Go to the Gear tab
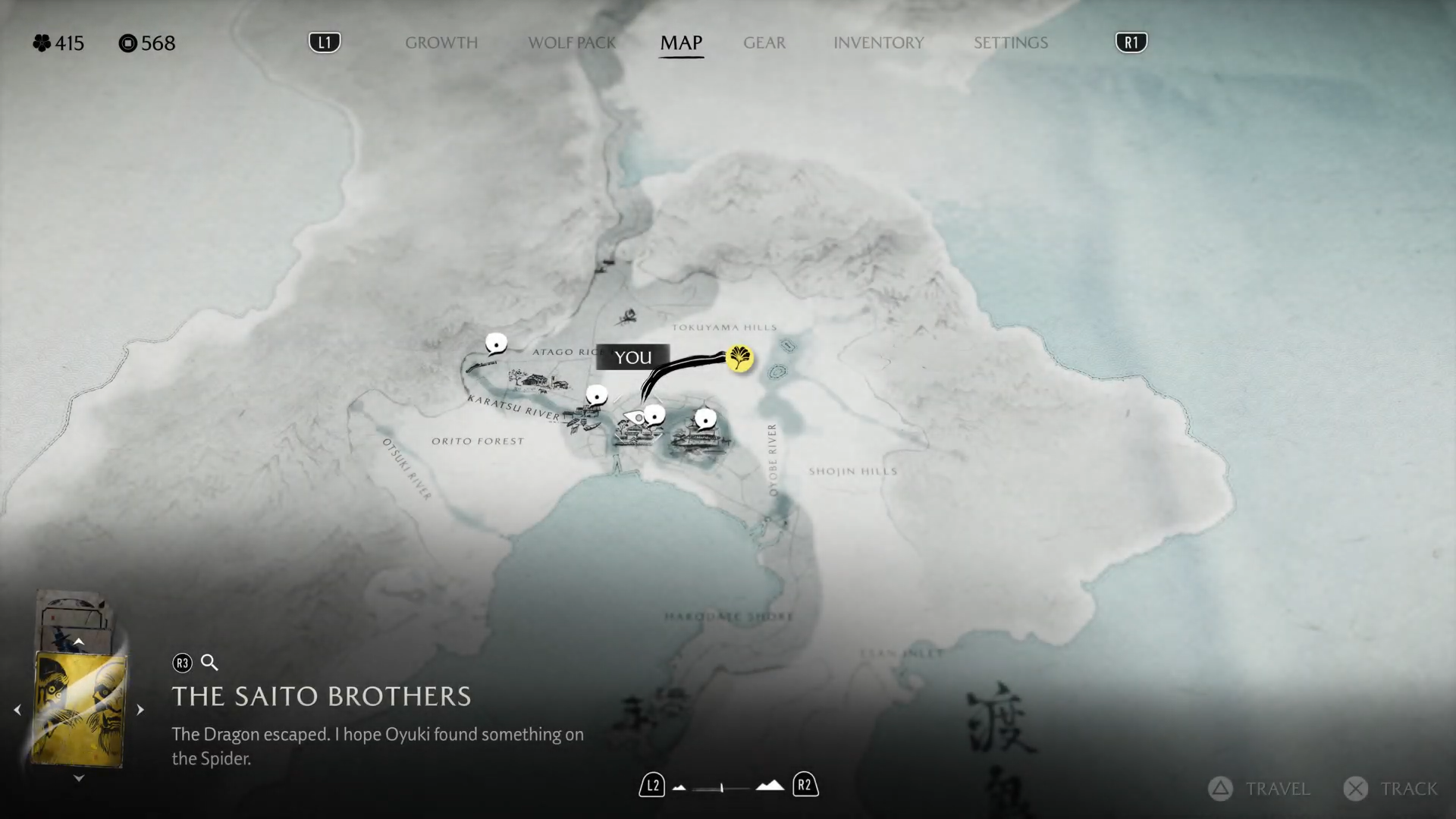Screen dimensions: 1456x819 coord(764,43)
